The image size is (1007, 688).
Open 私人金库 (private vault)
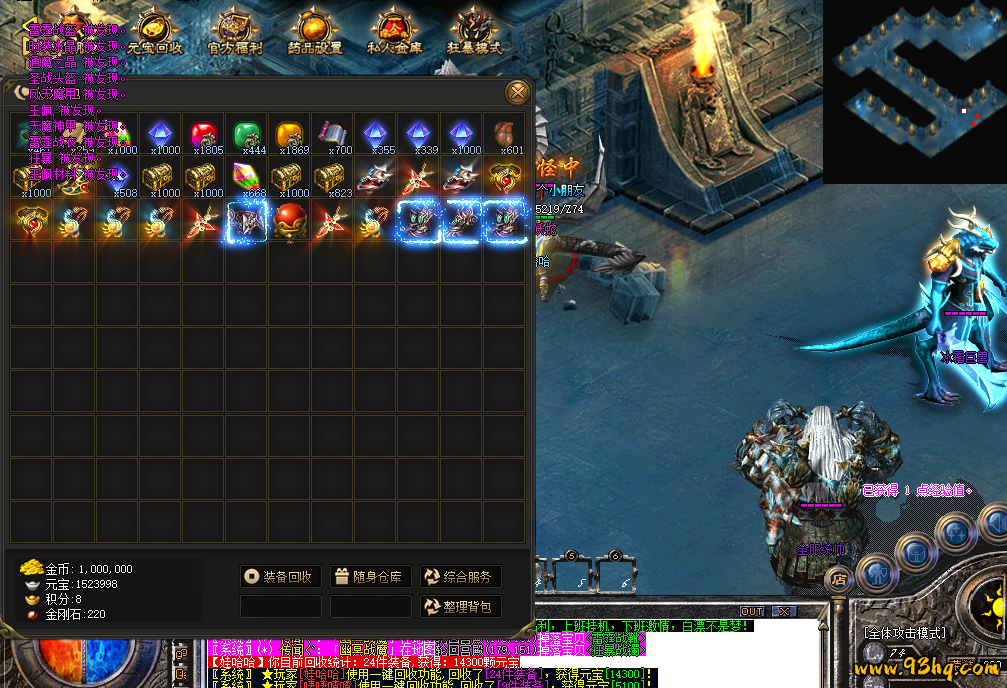tap(391, 32)
